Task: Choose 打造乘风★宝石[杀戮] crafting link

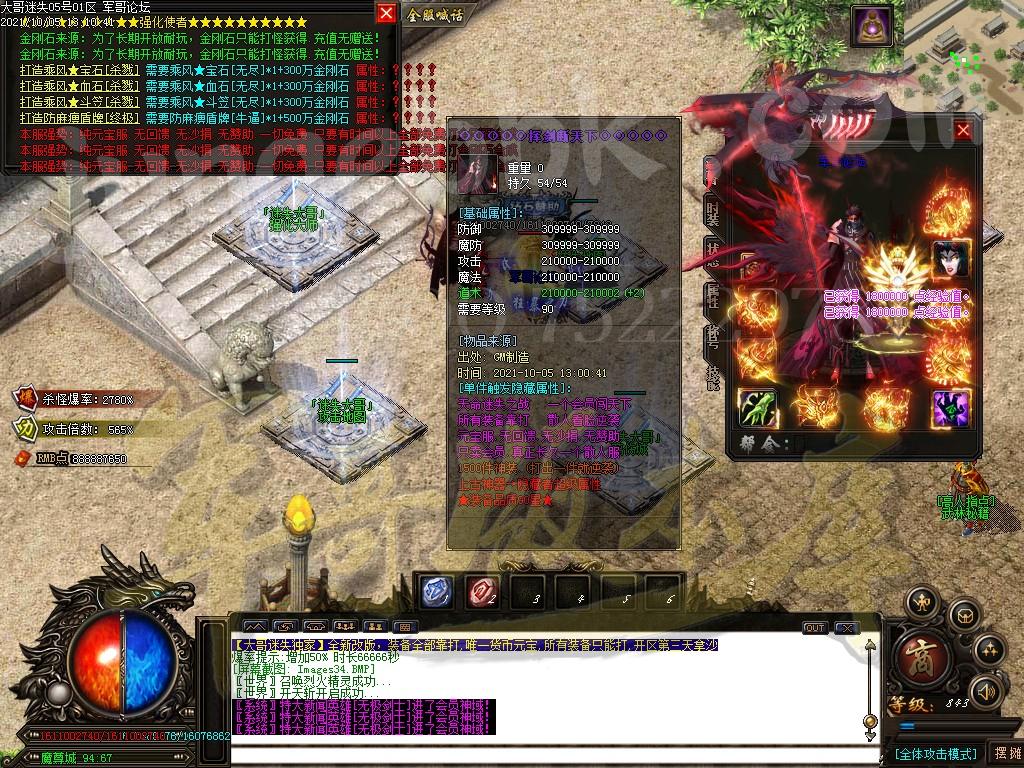Action: [79, 71]
